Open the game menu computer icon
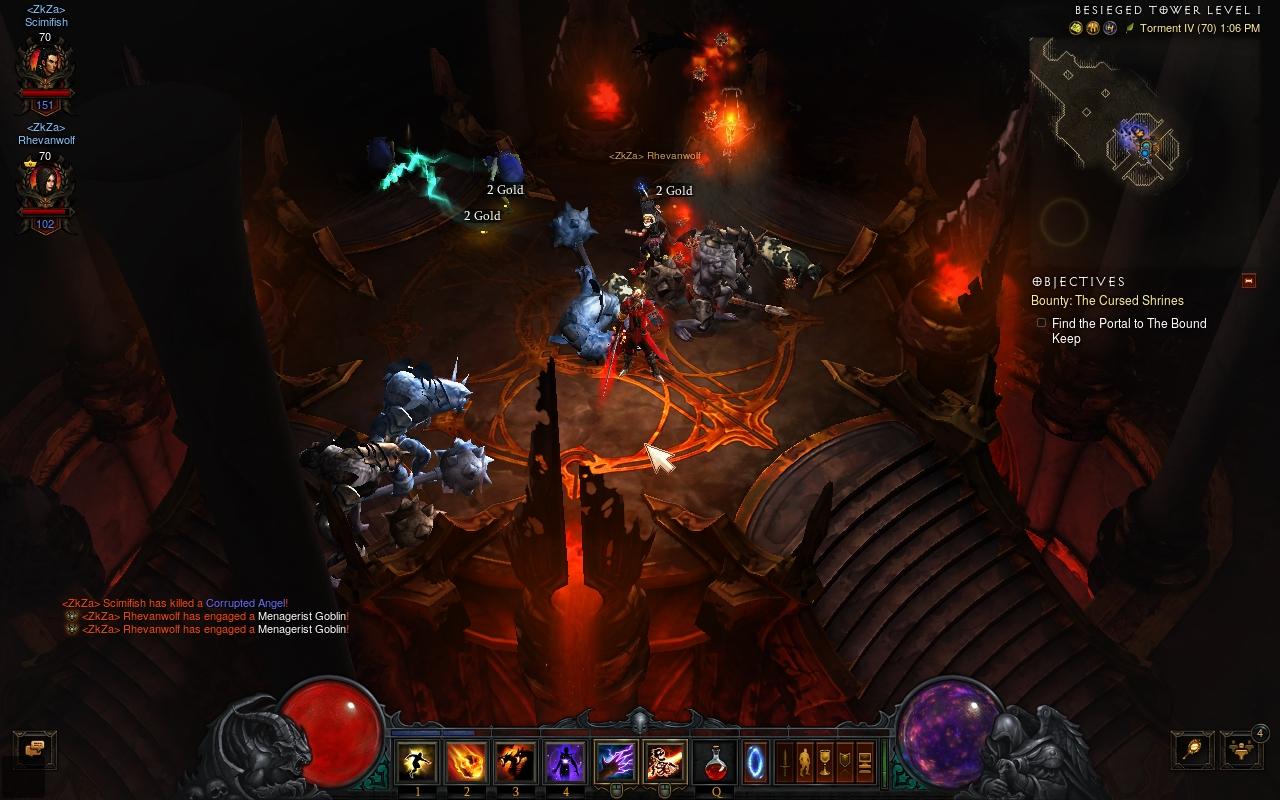1280x800 pixels. point(865,763)
